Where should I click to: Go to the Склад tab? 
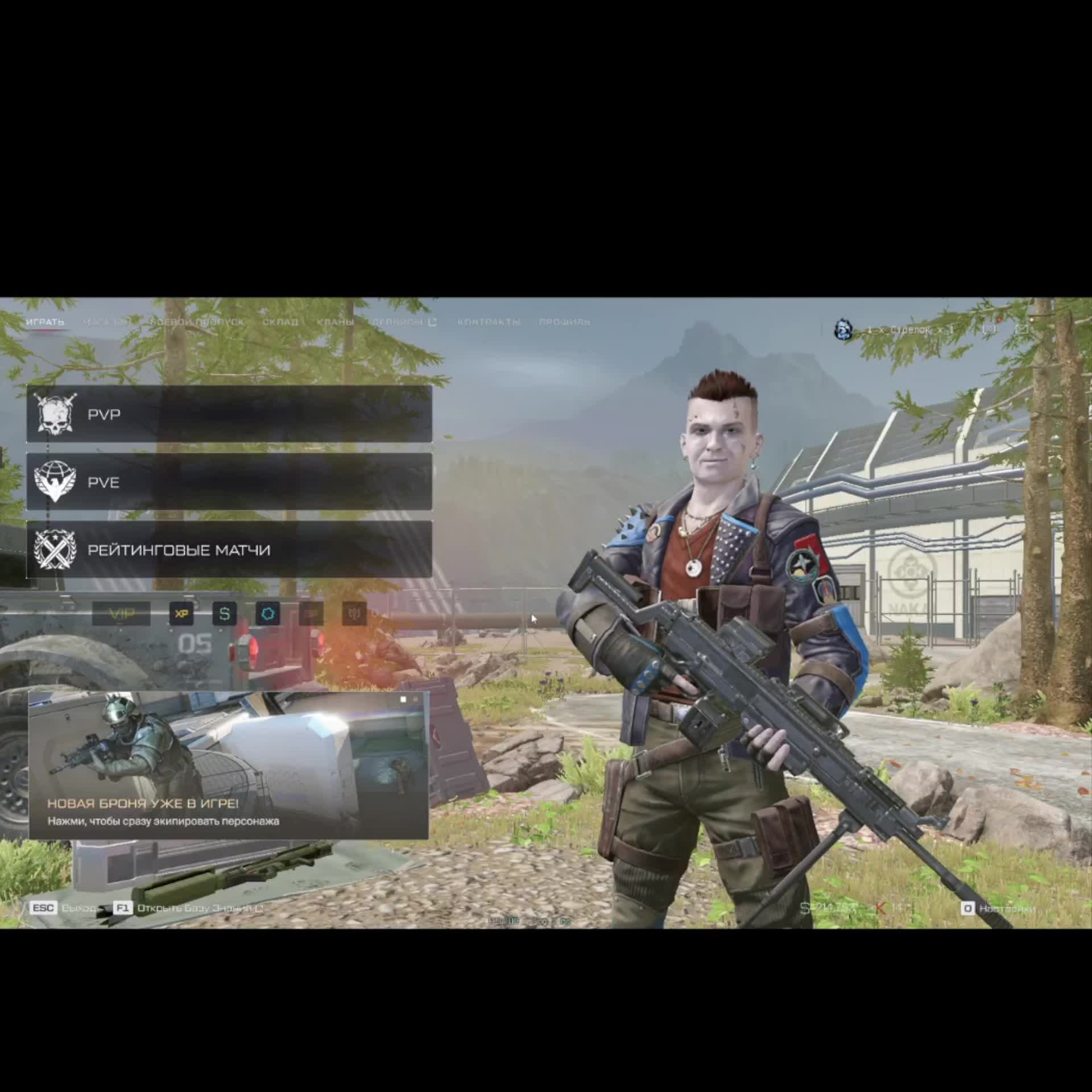[x=280, y=322]
